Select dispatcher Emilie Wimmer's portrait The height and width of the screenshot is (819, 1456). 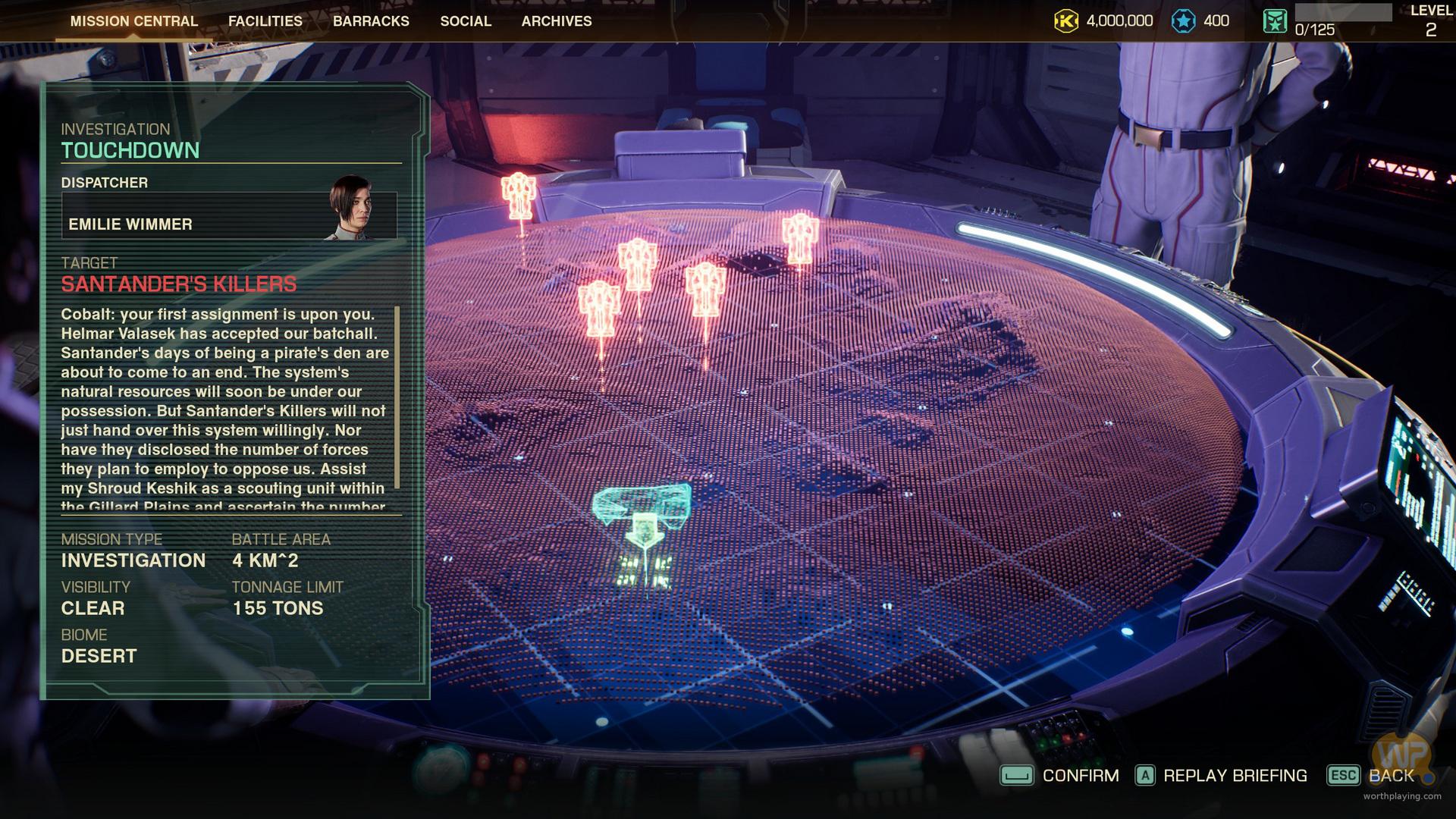coord(350,207)
